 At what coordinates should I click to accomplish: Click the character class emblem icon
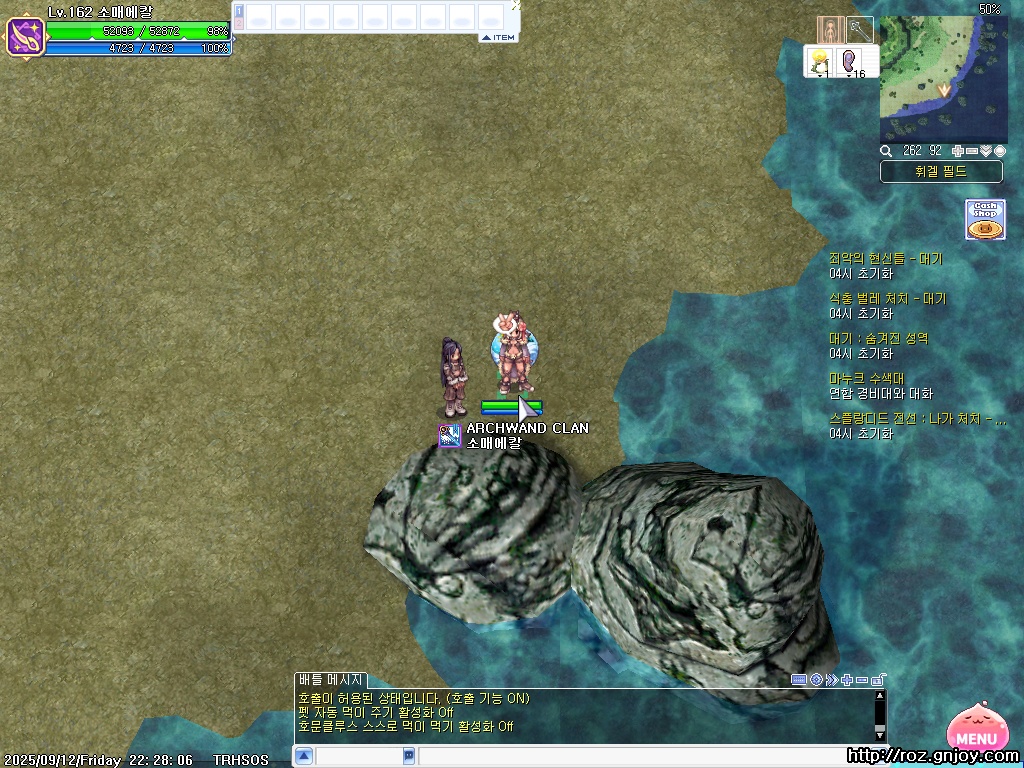click(x=25, y=37)
